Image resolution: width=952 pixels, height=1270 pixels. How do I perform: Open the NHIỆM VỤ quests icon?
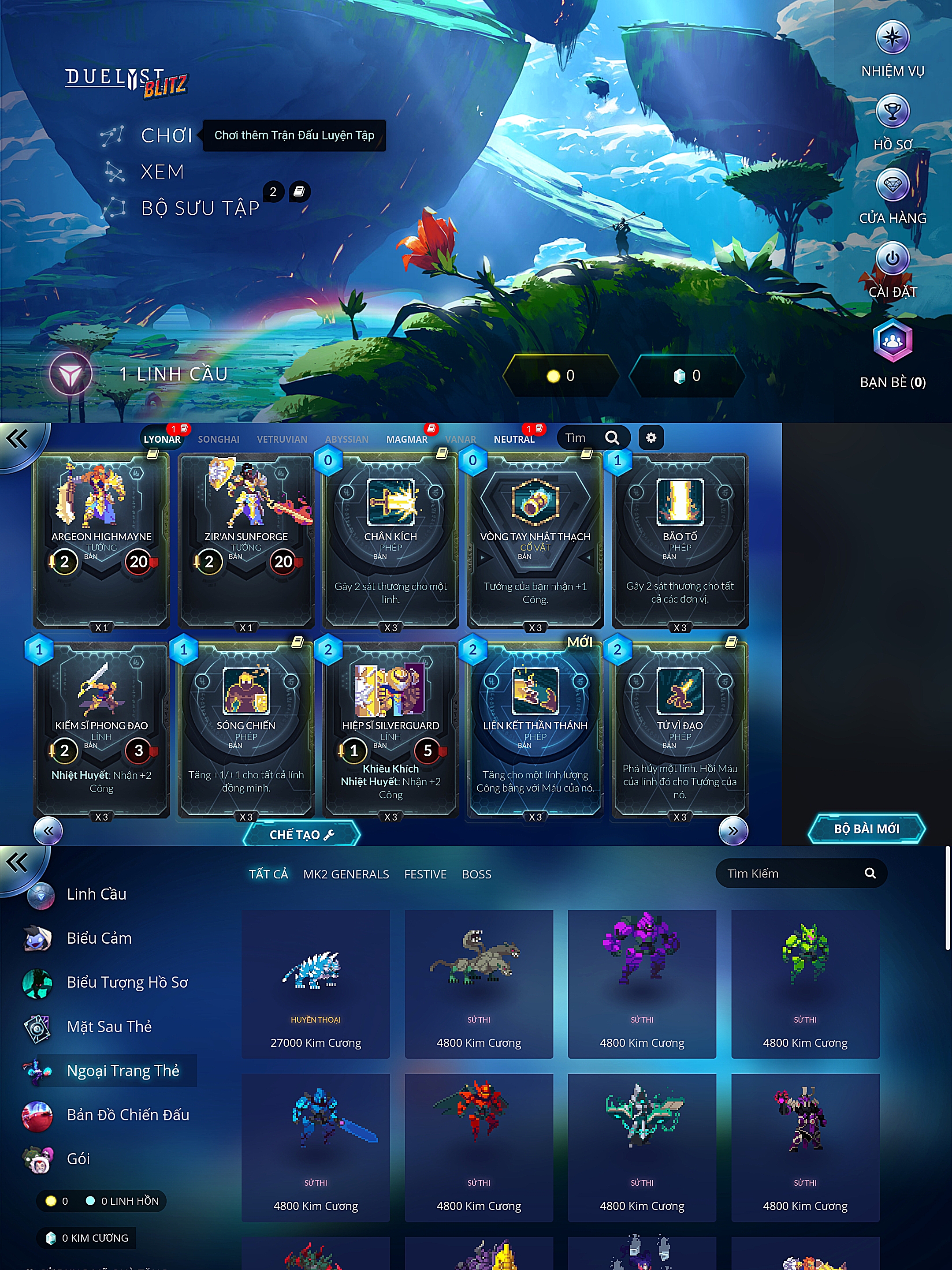892,38
